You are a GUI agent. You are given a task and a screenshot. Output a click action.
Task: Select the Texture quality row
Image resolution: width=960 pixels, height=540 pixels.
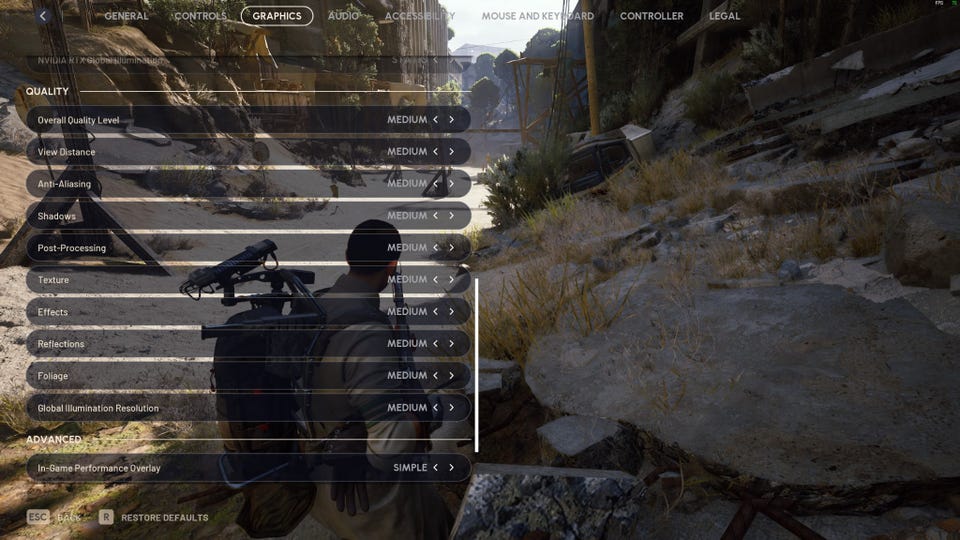click(x=200, y=280)
